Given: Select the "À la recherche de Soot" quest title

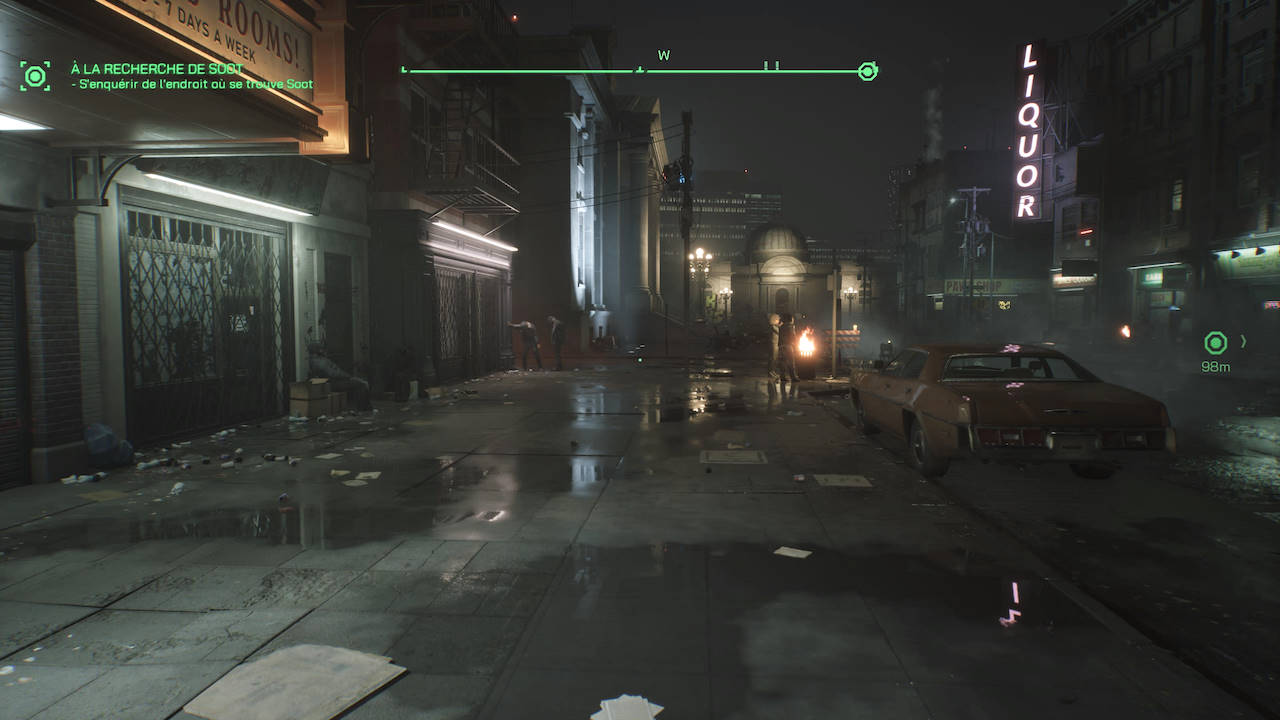Looking at the screenshot, I should pyautogui.click(x=157, y=68).
